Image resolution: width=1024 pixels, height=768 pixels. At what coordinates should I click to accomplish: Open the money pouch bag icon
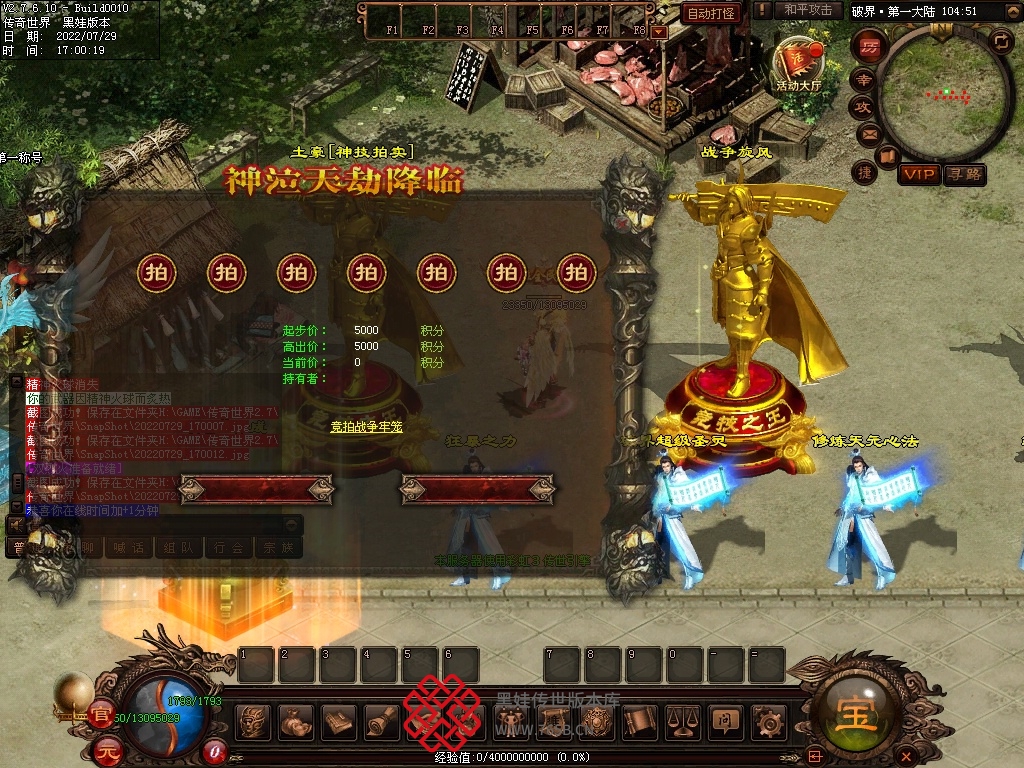click(295, 722)
